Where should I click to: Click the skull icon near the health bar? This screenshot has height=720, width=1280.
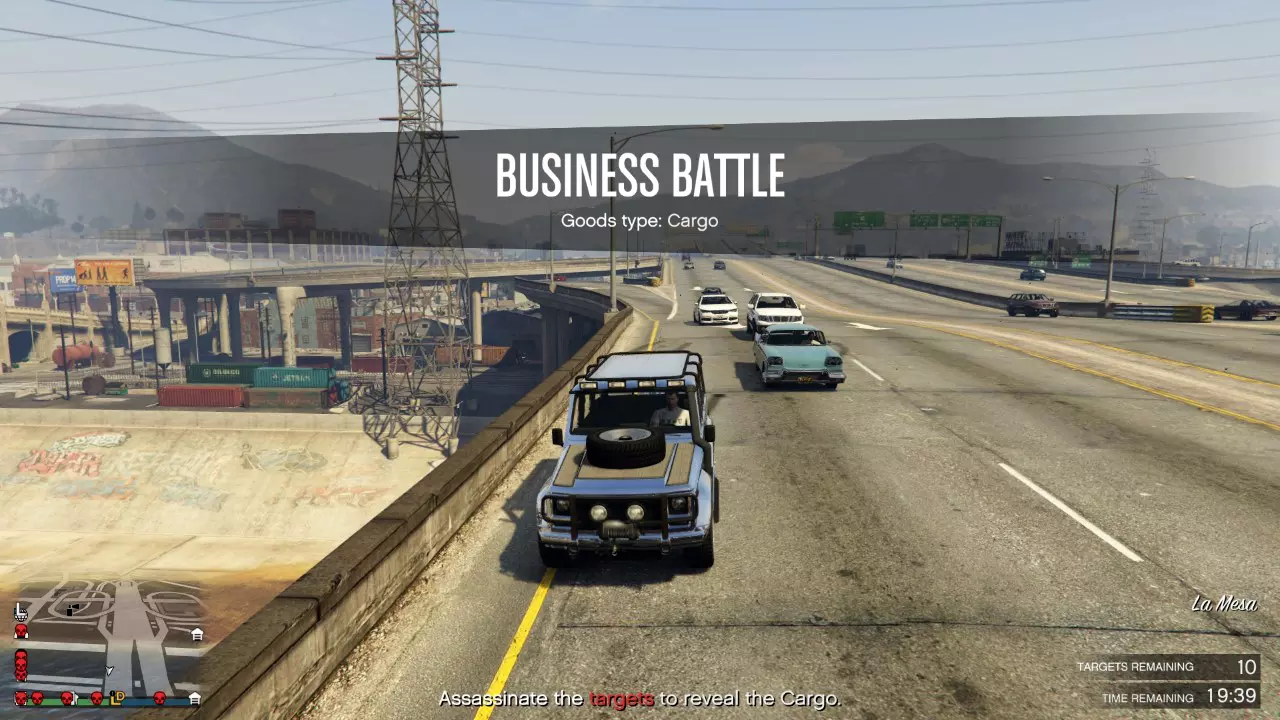pos(37,699)
